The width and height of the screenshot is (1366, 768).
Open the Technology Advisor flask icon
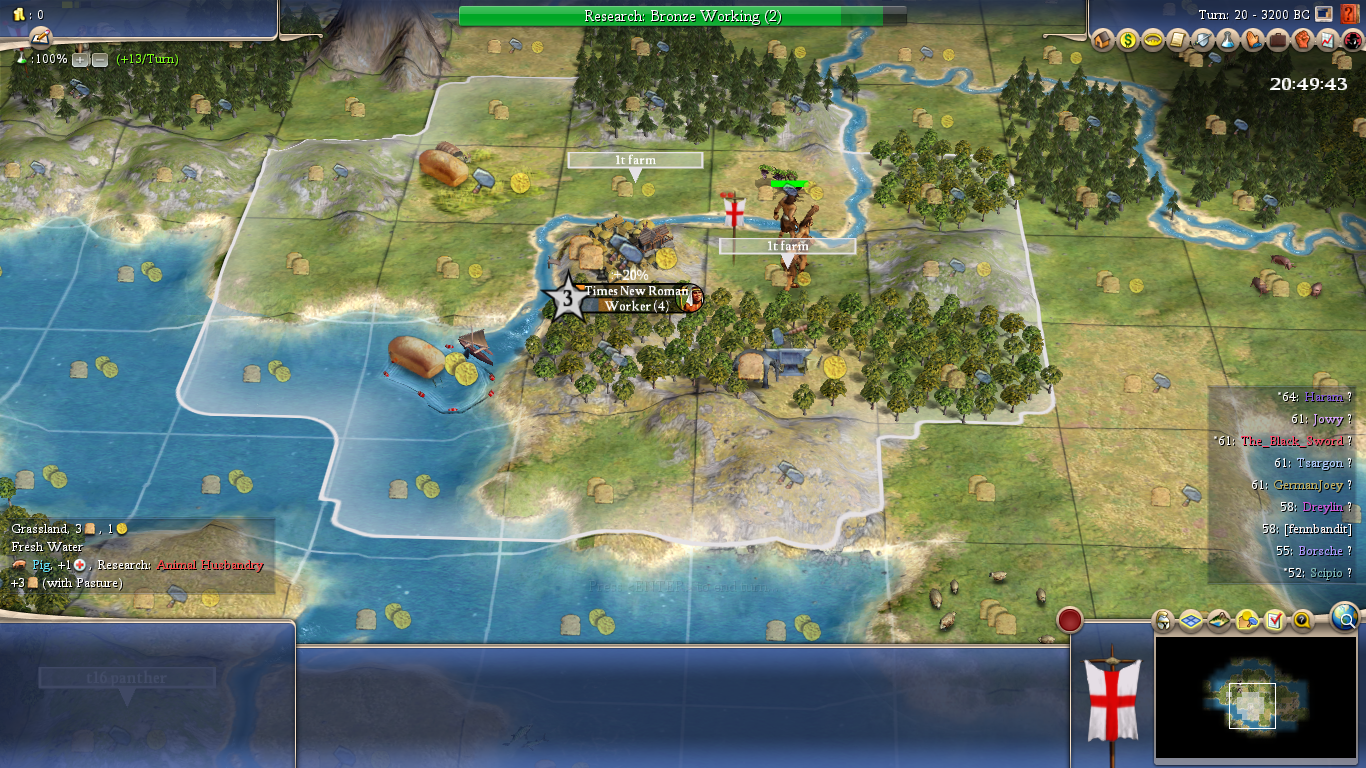pyautogui.click(x=1228, y=40)
